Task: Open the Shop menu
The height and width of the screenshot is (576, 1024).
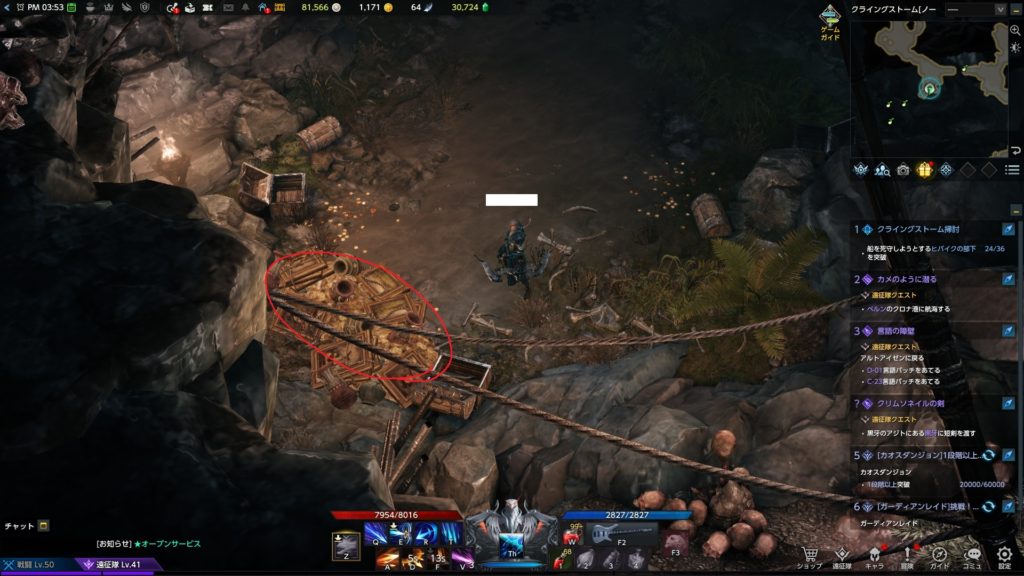Action: (x=812, y=556)
